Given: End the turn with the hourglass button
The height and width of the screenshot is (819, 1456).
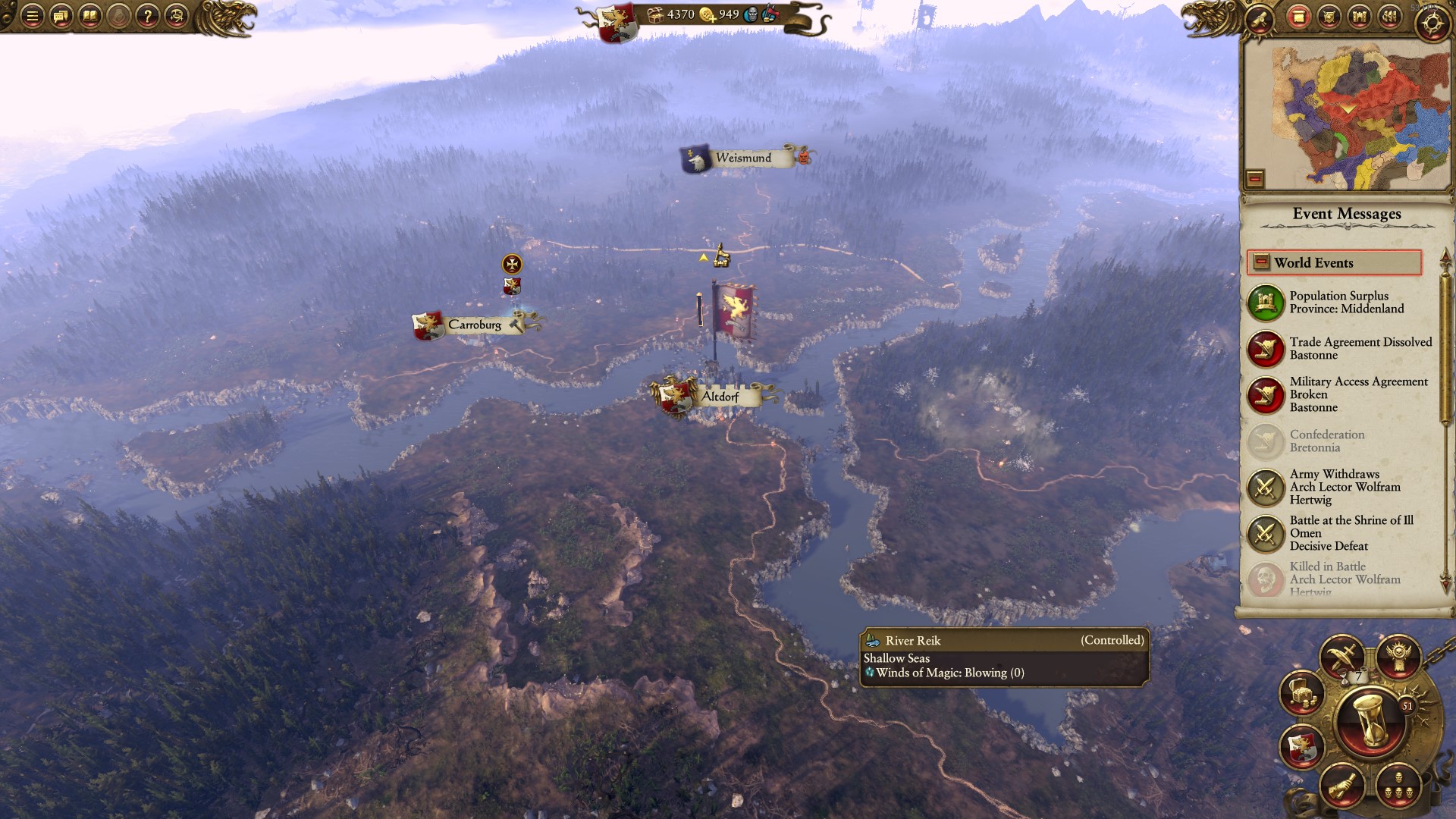Looking at the screenshot, I should [1371, 722].
